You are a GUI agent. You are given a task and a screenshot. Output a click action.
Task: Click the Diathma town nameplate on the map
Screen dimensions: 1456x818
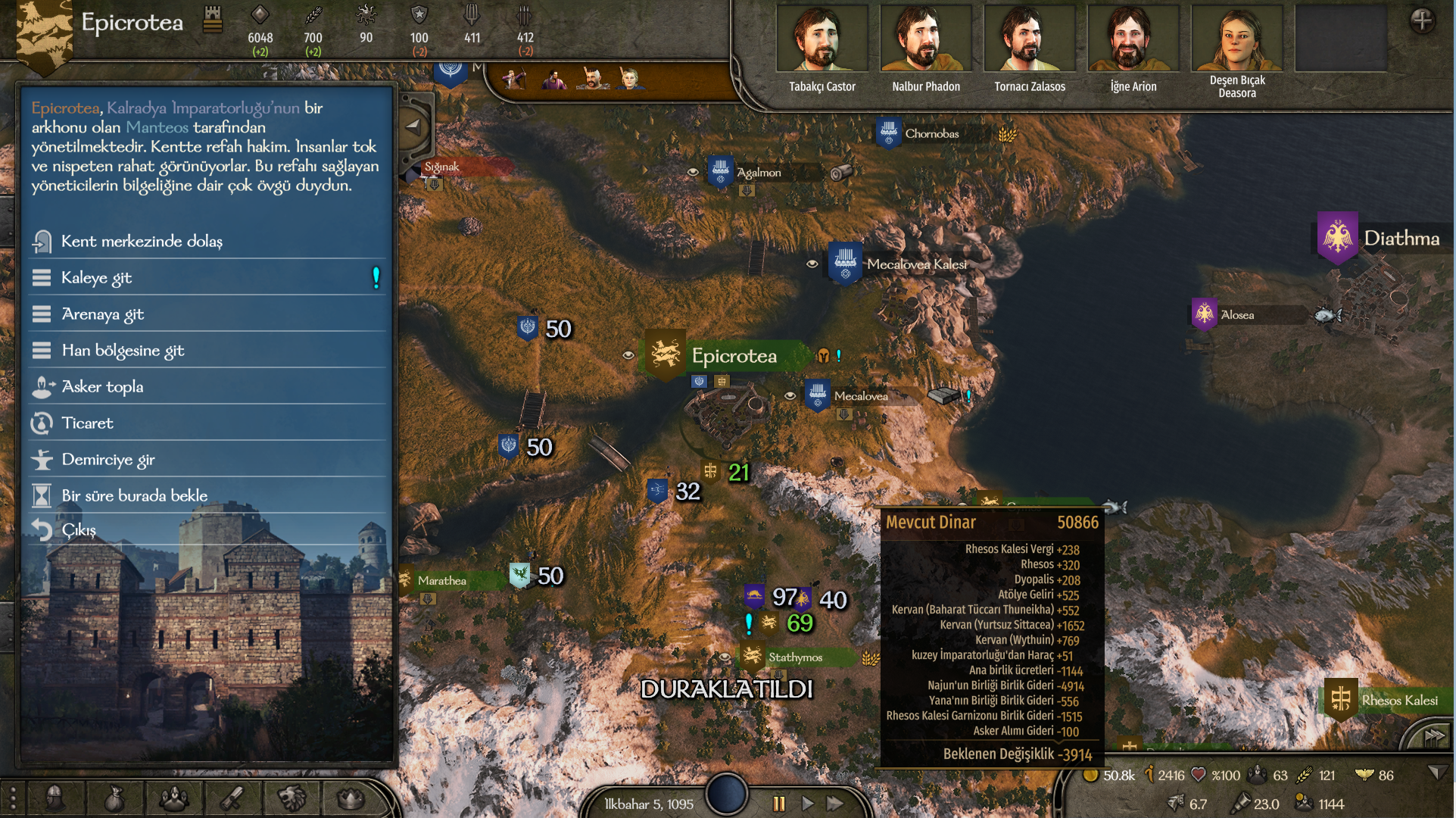pos(1401,239)
